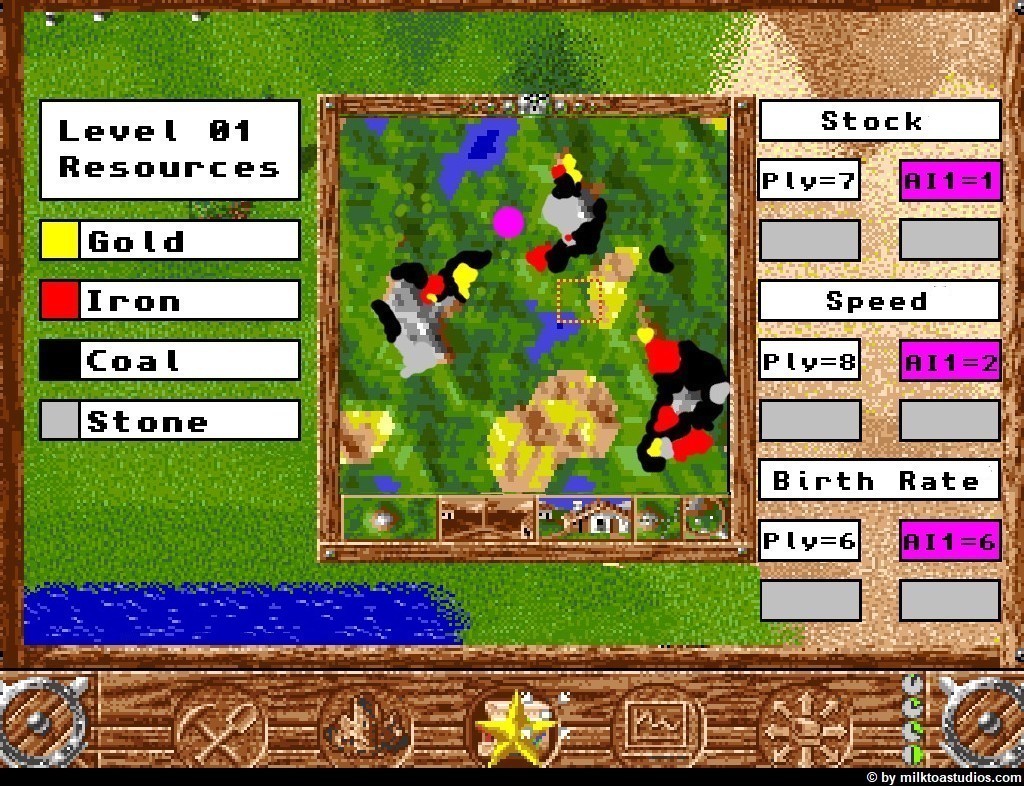
Task: Choose the Coal legend entry
Action: tap(170, 361)
